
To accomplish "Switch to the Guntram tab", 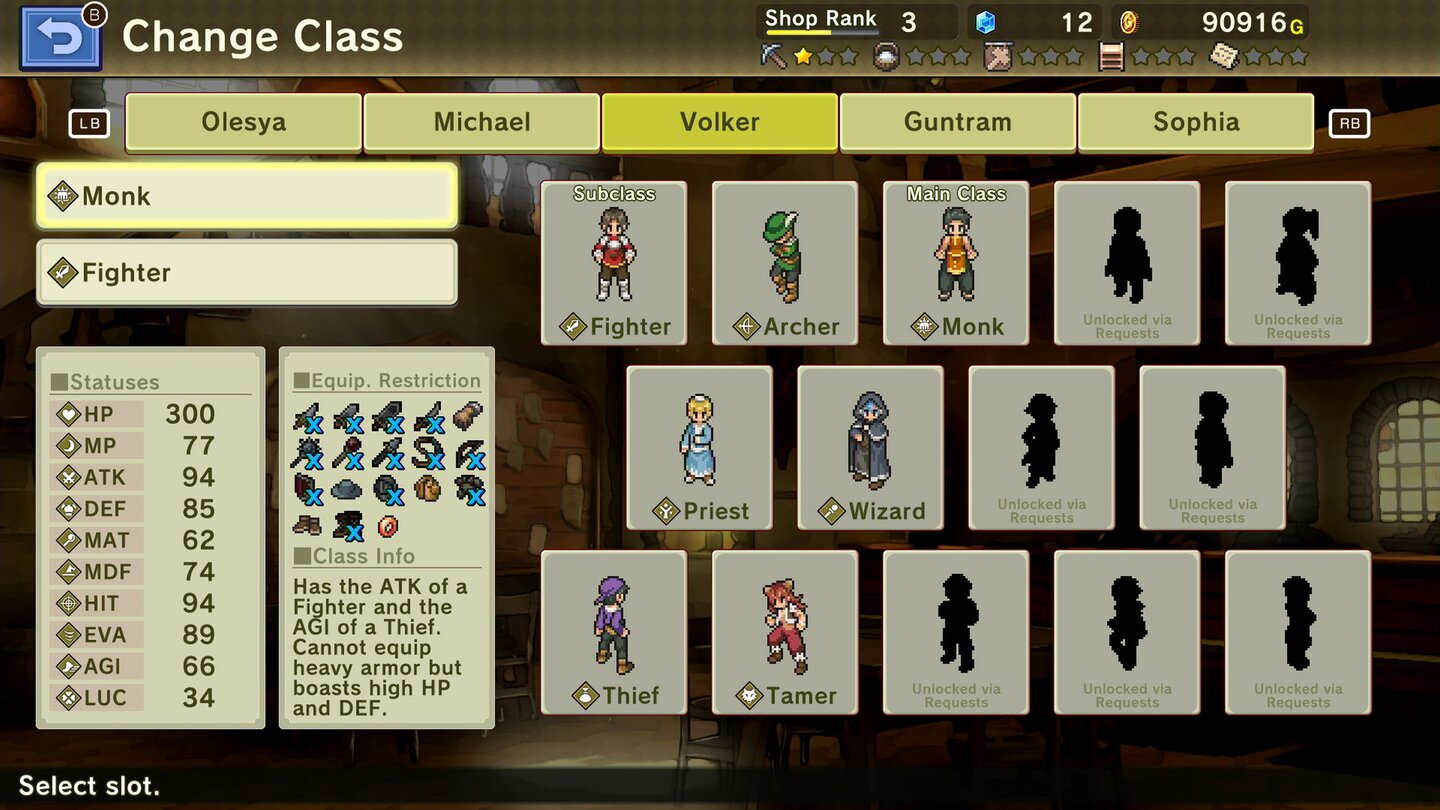I will click(957, 122).
